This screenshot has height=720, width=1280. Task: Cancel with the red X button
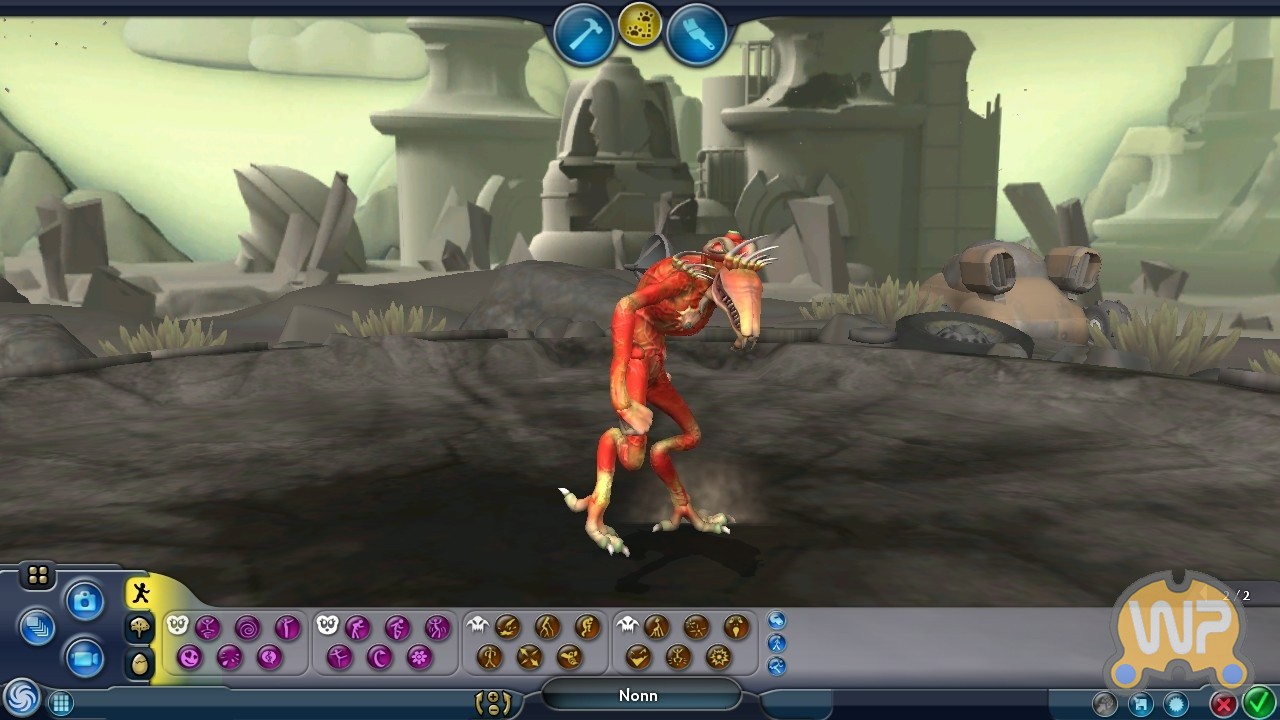[1223, 704]
